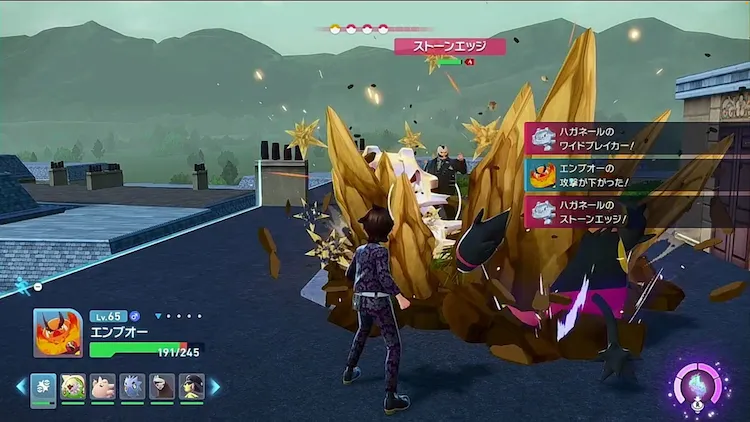Select Emboar's large portrait icon
This screenshot has height=422, width=750.
[x=57, y=332]
